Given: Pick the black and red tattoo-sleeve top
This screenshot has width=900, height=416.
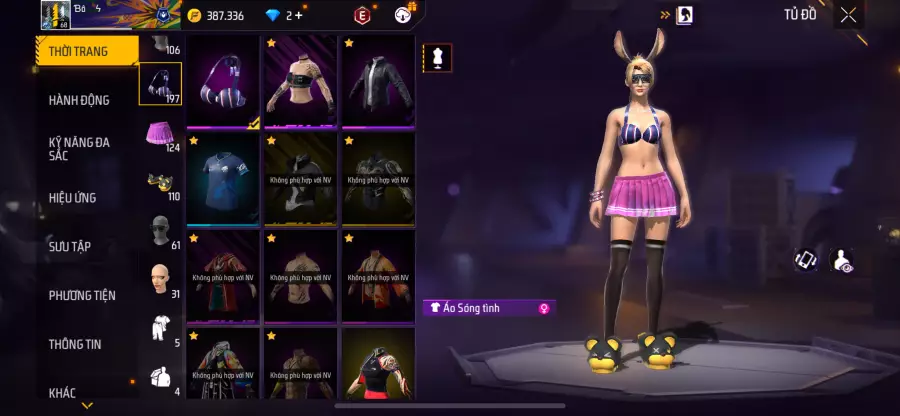Looking at the screenshot, I should [x=378, y=363].
